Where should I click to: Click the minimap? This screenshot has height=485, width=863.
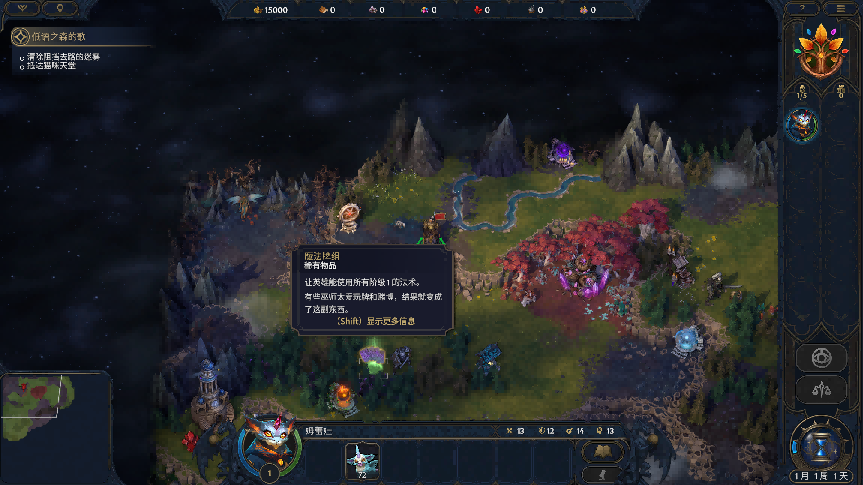55,407
